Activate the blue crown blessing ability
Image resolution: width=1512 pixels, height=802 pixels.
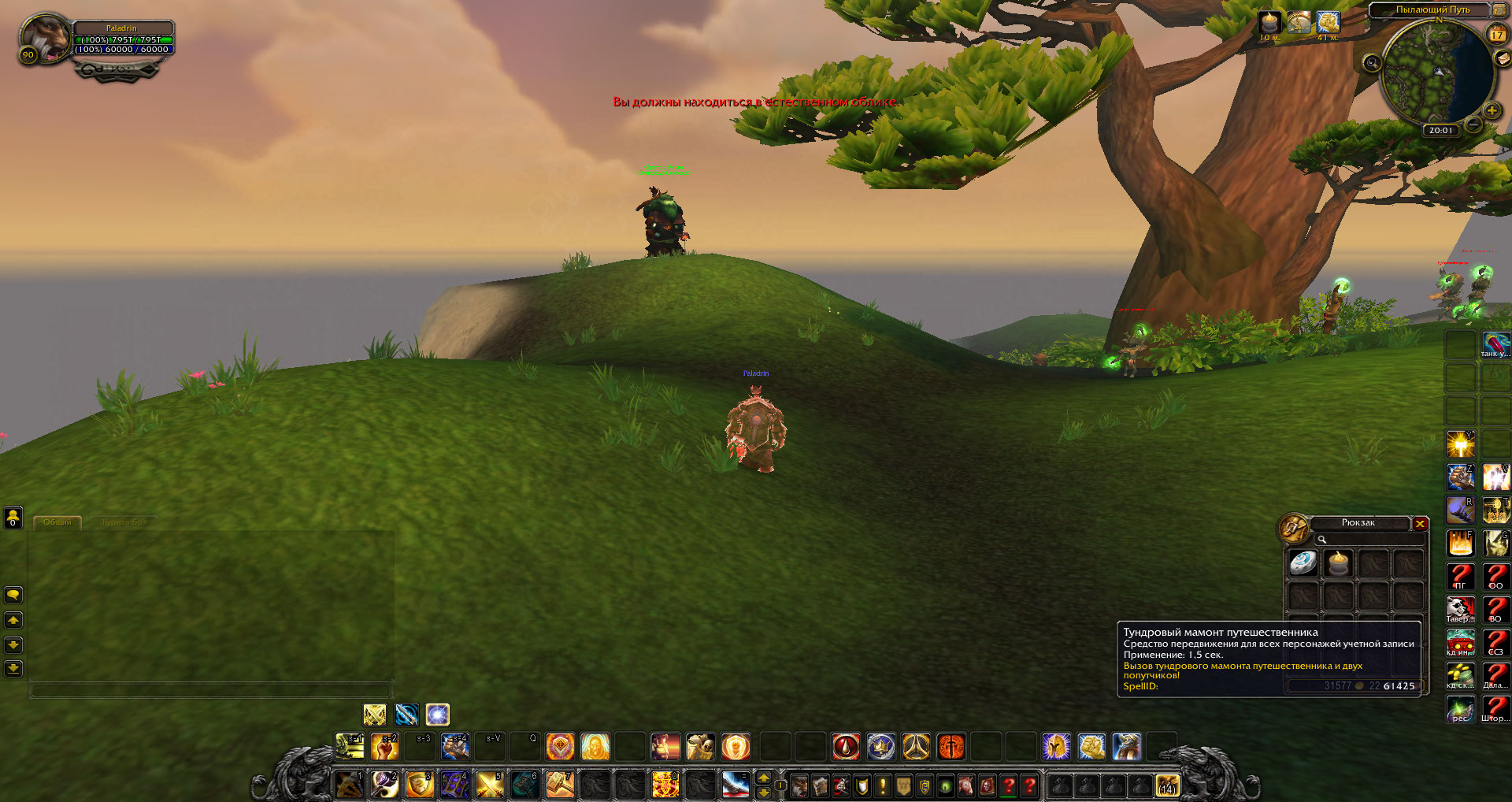[x=880, y=746]
